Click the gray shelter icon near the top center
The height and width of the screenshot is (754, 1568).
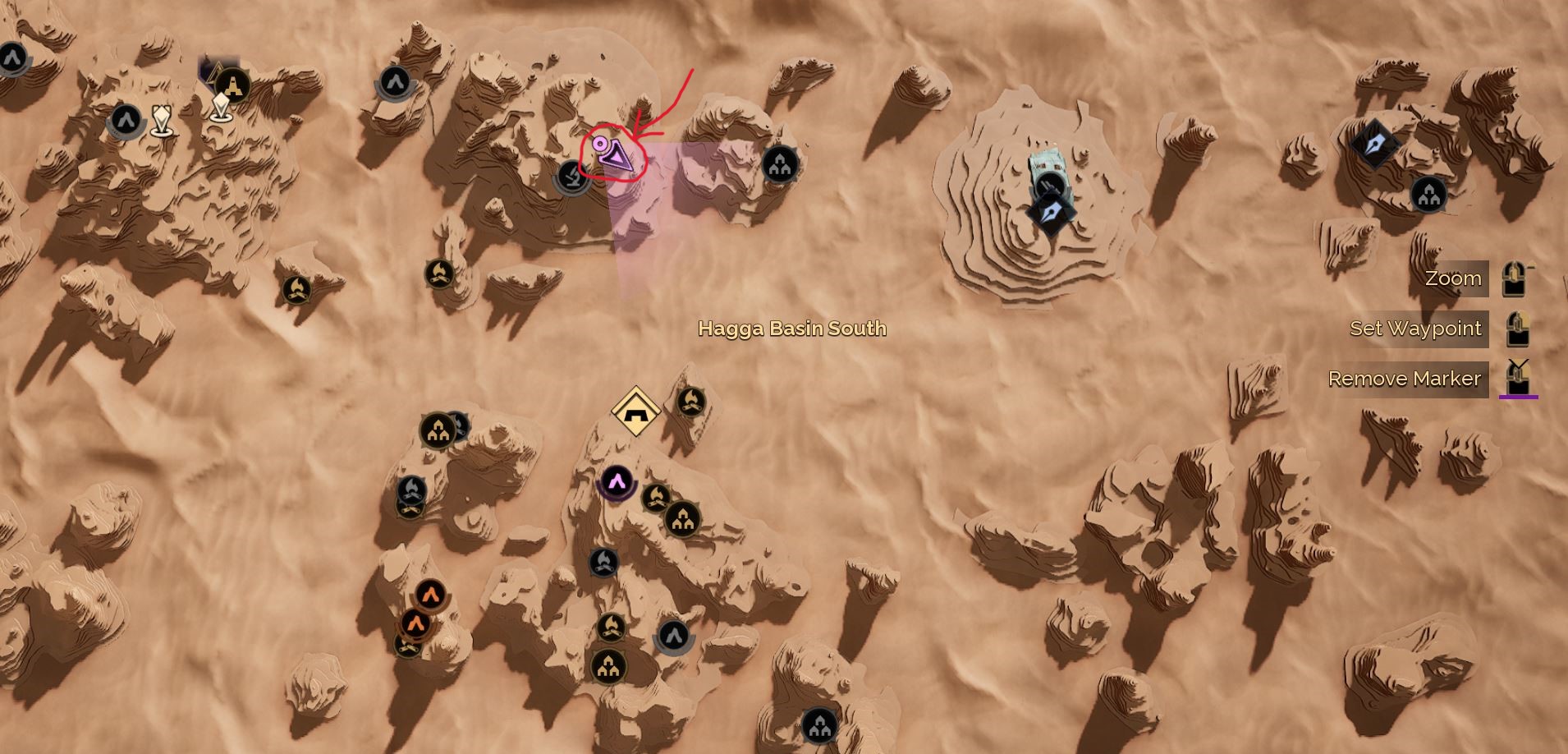[x=394, y=82]
